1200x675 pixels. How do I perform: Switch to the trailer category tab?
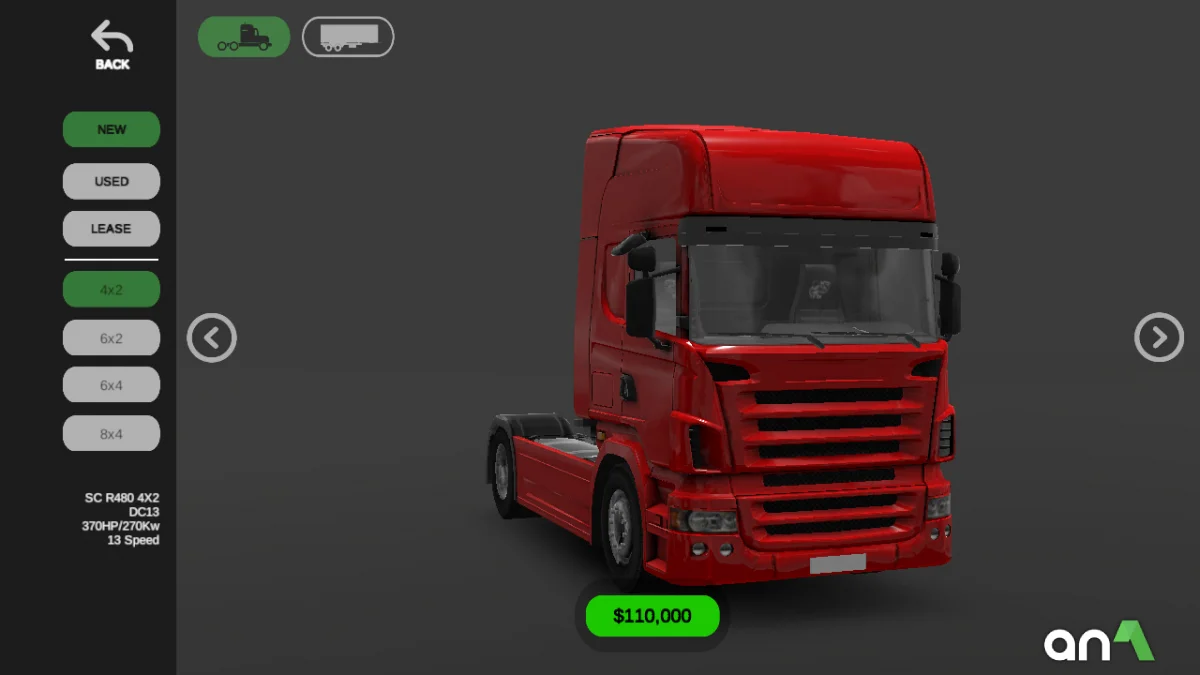pyautogui.click(x=348, y=37)
